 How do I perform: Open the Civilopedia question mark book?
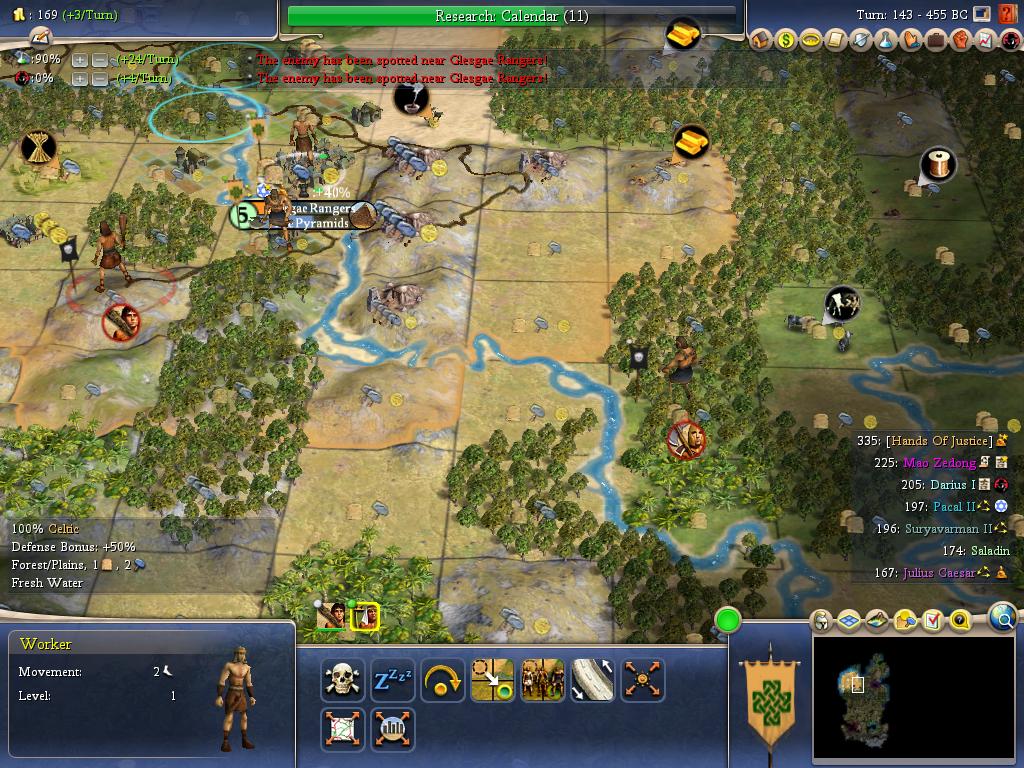pos(1007,14)
